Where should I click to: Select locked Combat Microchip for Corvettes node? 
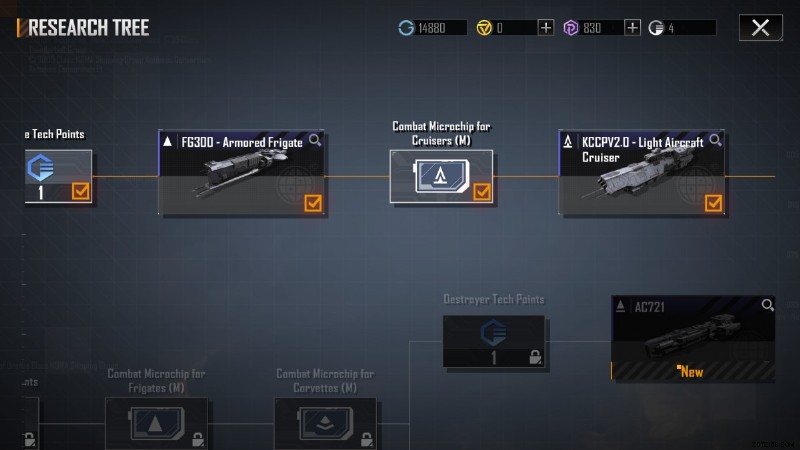tap(325, 422)
